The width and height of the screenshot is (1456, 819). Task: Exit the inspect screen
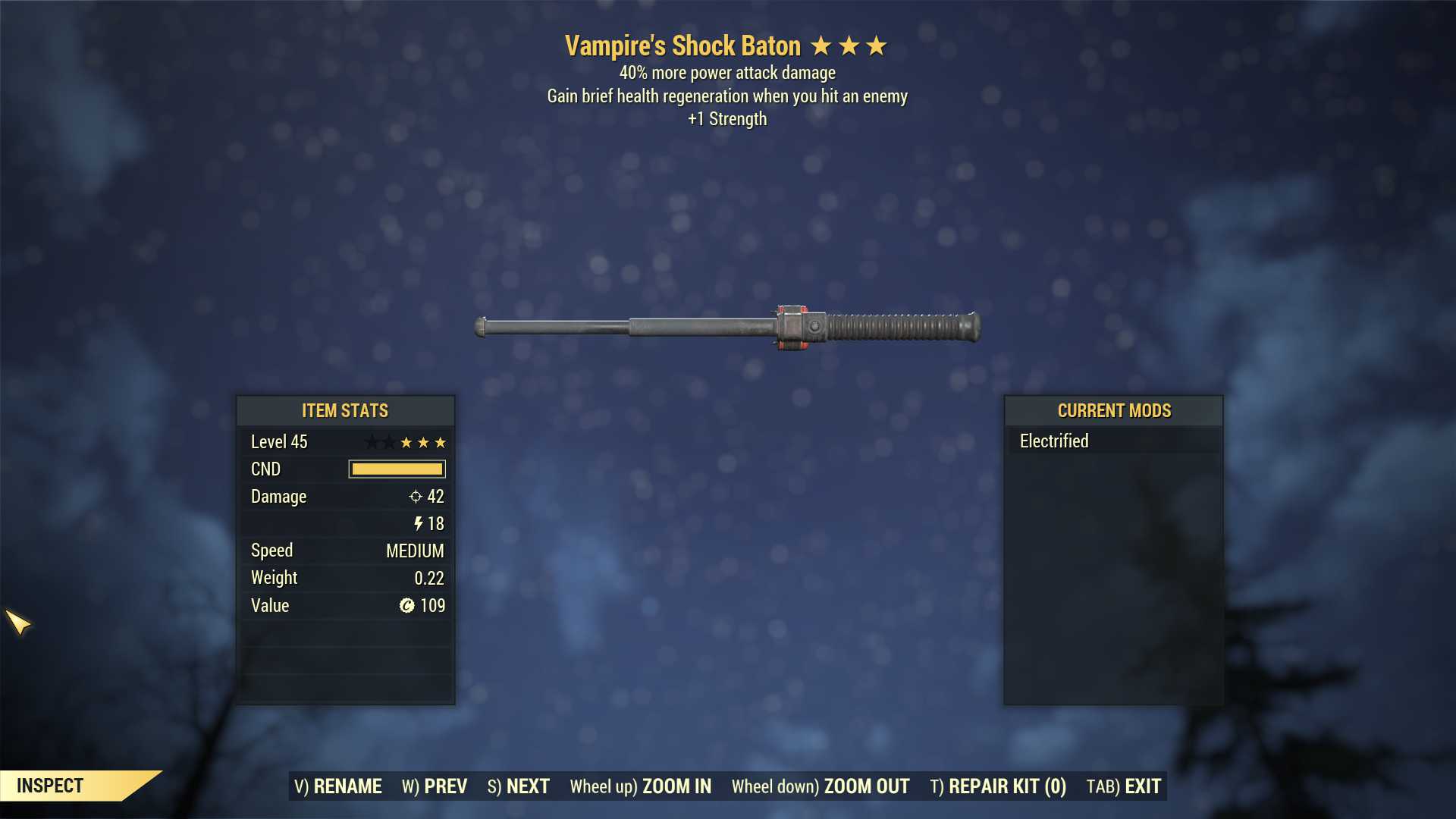tap(1124, 786)
